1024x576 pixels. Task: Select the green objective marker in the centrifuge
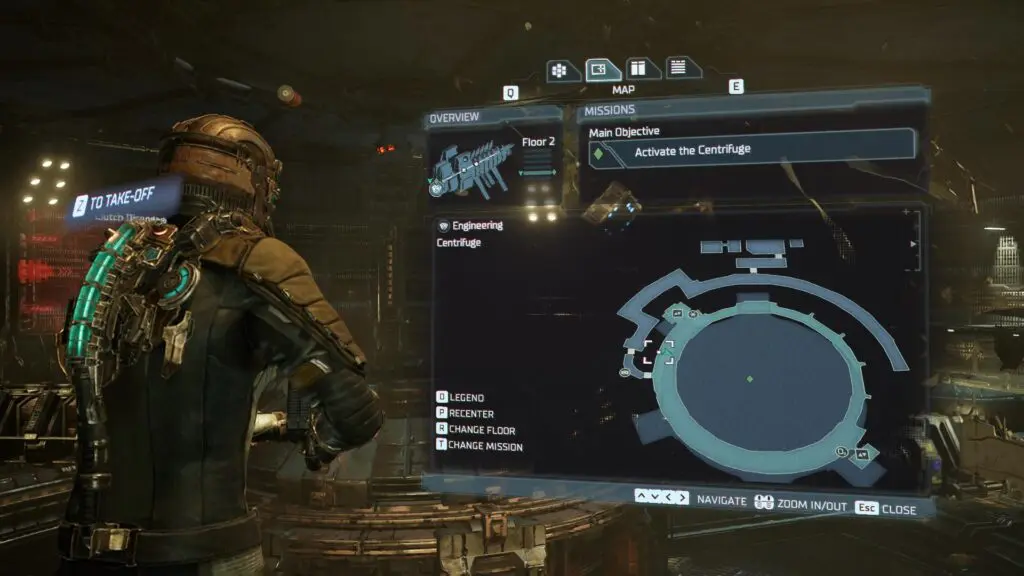click(750, 378)
